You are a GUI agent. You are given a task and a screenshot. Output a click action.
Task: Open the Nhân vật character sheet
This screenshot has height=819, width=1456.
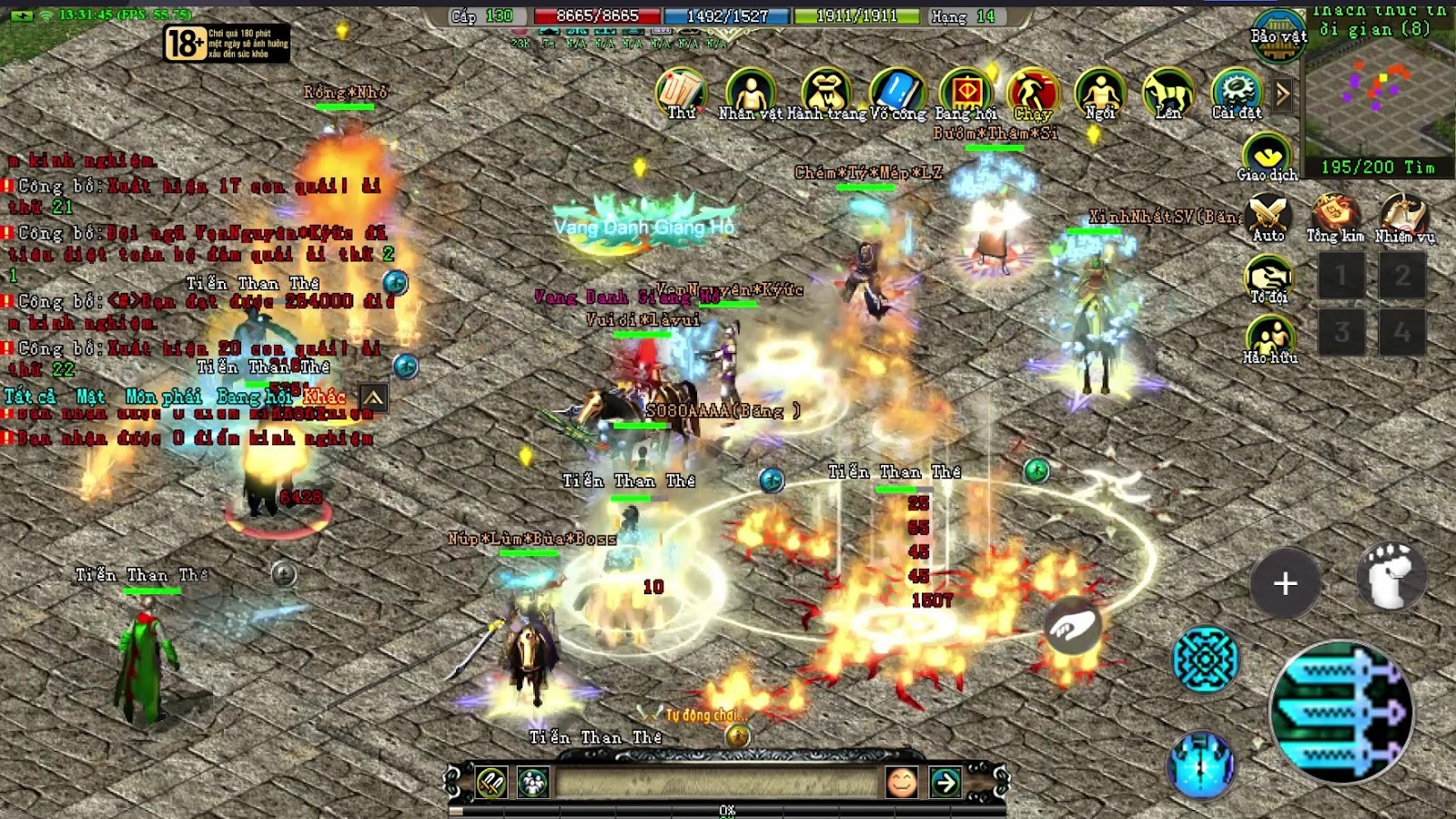pos(750,91)
